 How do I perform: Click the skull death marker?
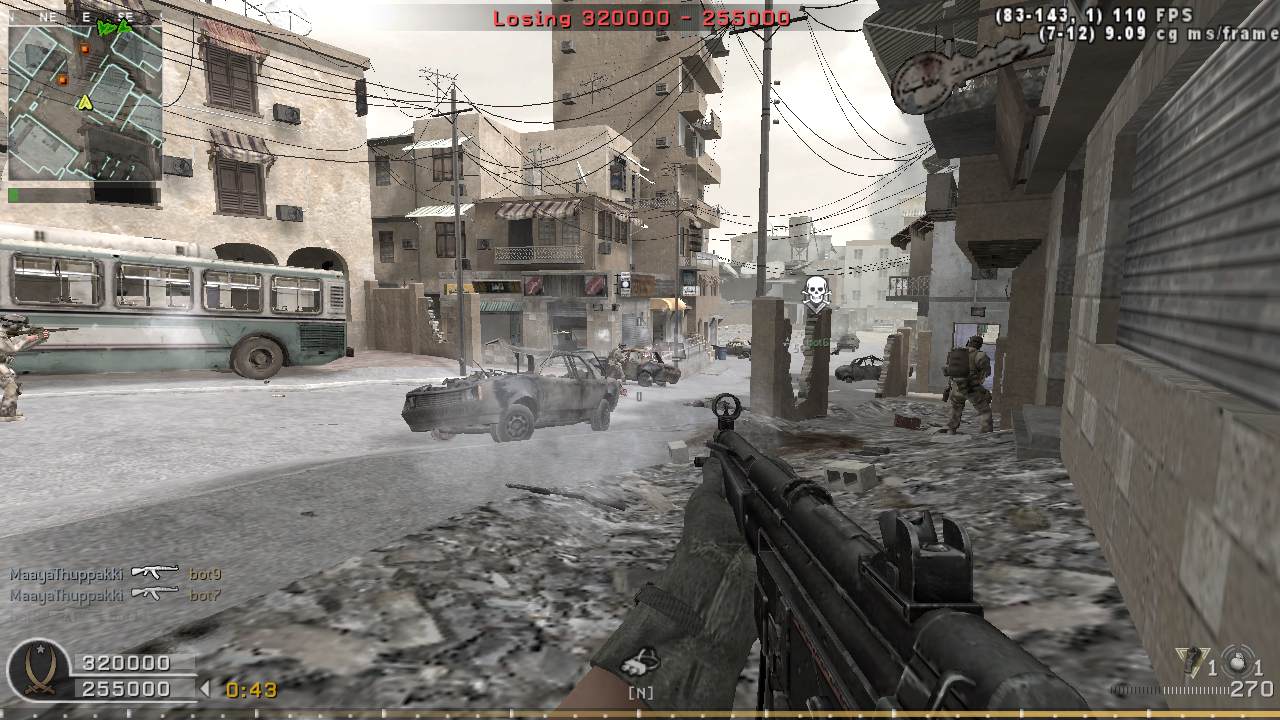click(817, 292)
